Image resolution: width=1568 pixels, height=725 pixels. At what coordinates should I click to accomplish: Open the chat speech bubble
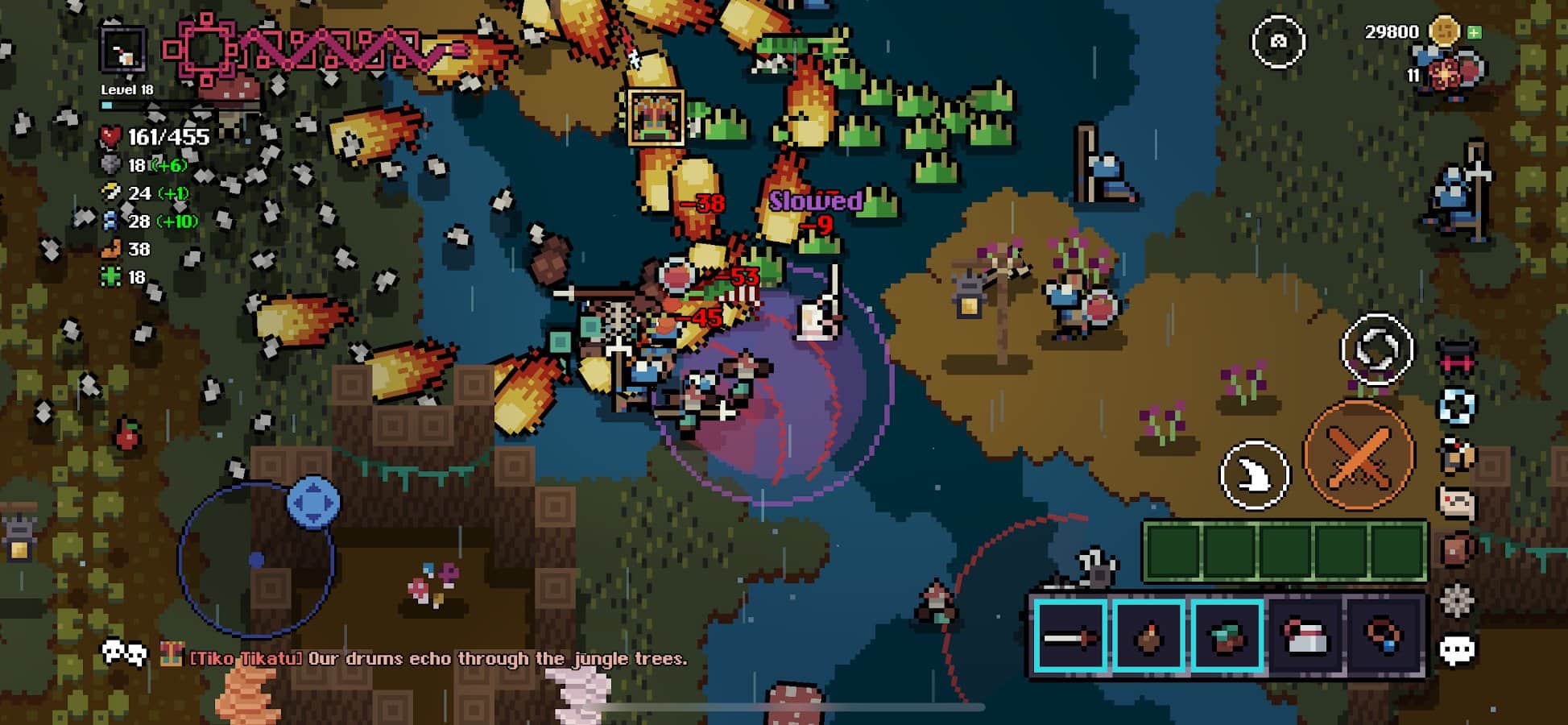1457,650
